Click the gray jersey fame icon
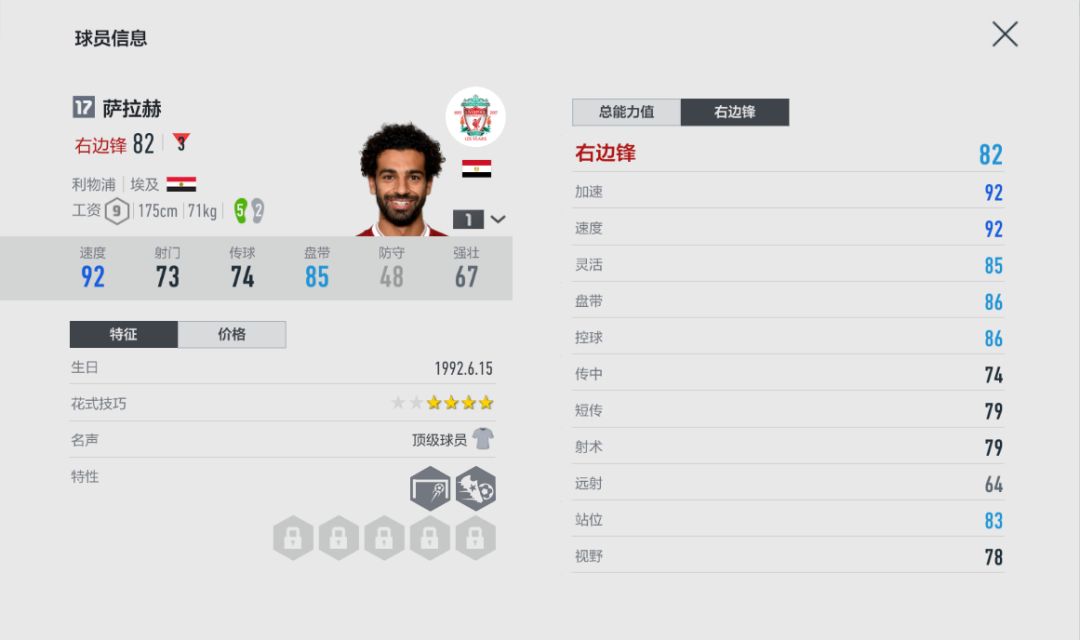The width and height of the screenshot is (1080, 640). tap(483, 439)
